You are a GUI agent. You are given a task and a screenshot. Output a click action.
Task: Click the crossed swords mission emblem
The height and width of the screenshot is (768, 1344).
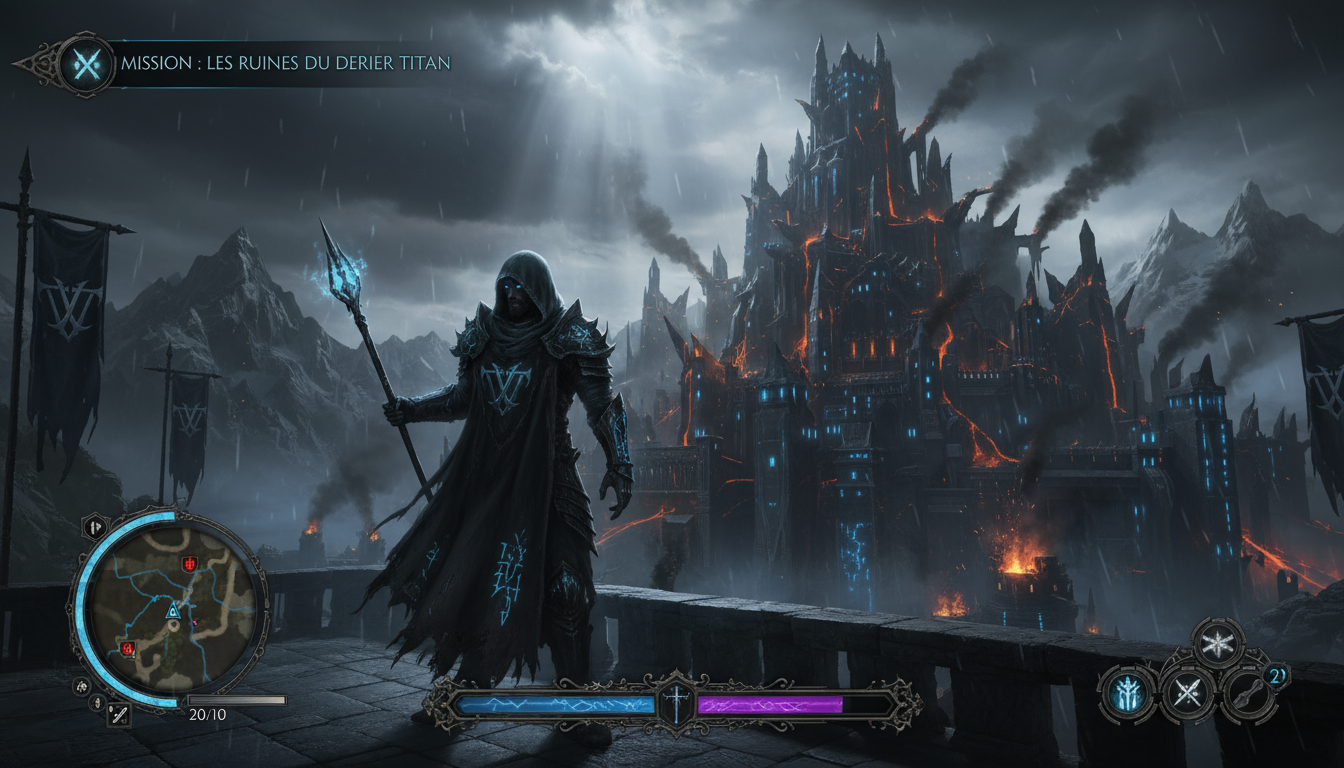(x=87, y=65)
